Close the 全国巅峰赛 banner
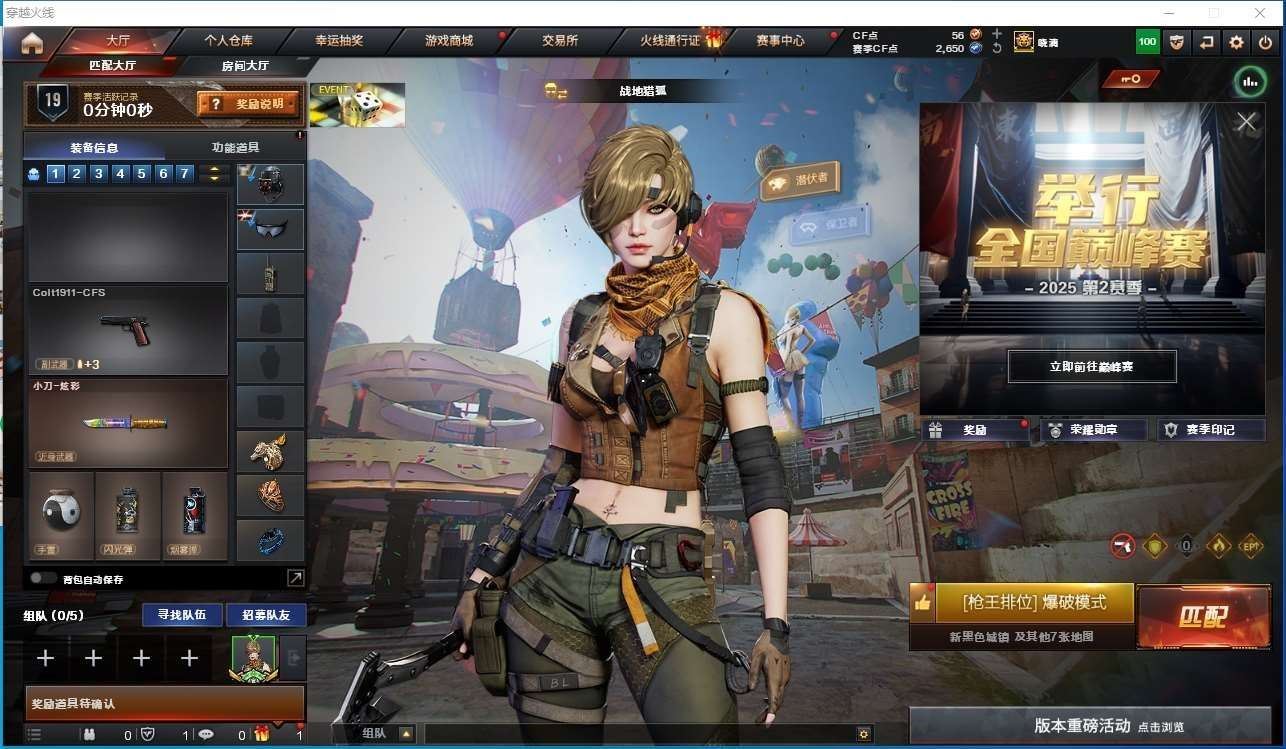 click(x=1246, y=122)
